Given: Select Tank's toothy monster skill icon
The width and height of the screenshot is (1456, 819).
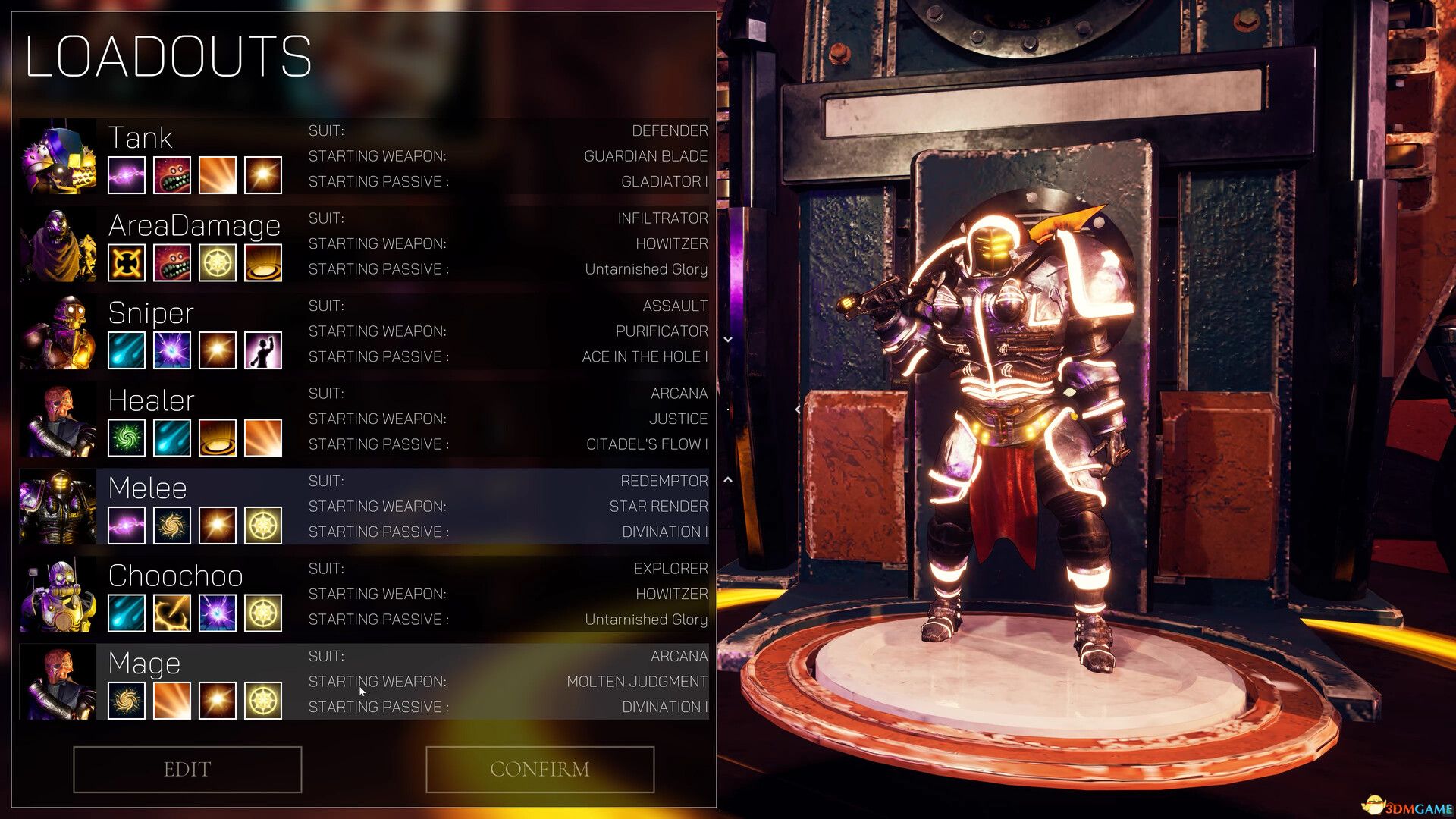Looking at the screenshot, I should [171, 175].
